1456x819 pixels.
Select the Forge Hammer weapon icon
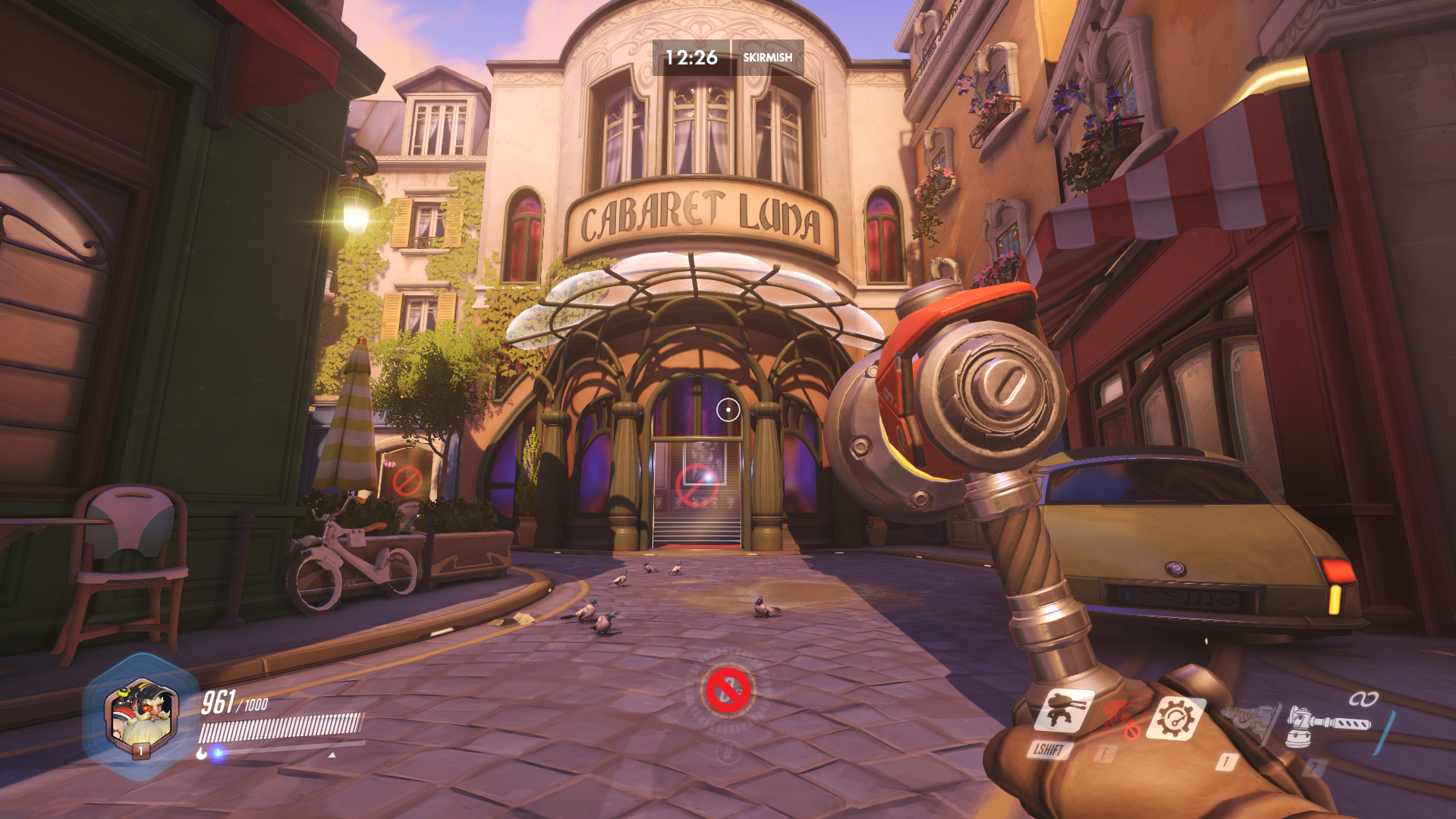point(1328,721)
